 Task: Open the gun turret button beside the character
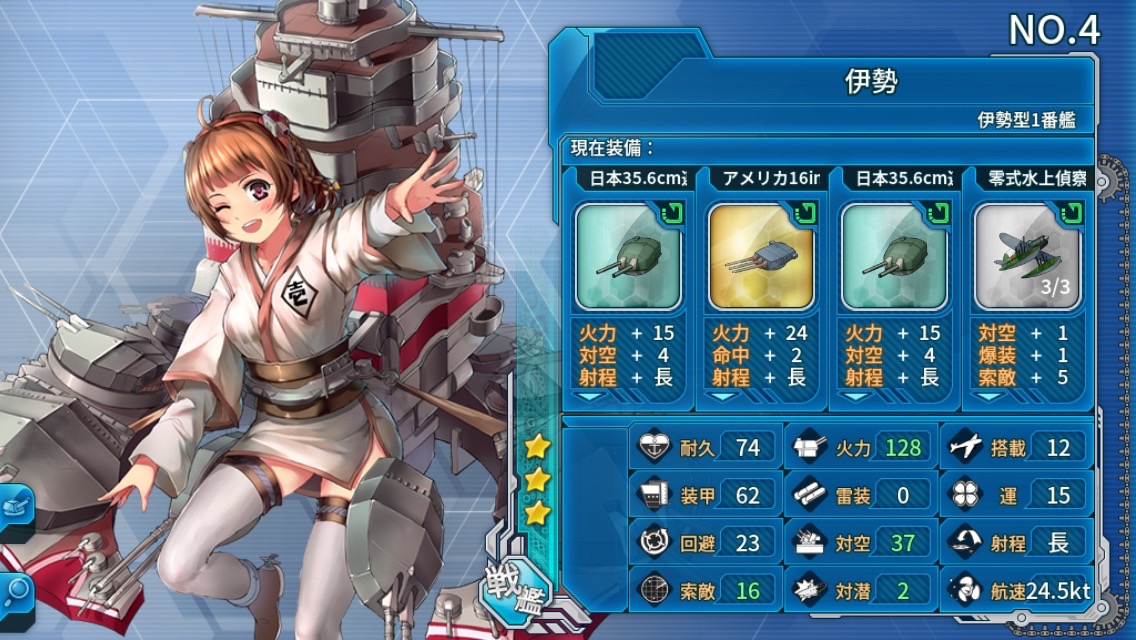(14, 510)
